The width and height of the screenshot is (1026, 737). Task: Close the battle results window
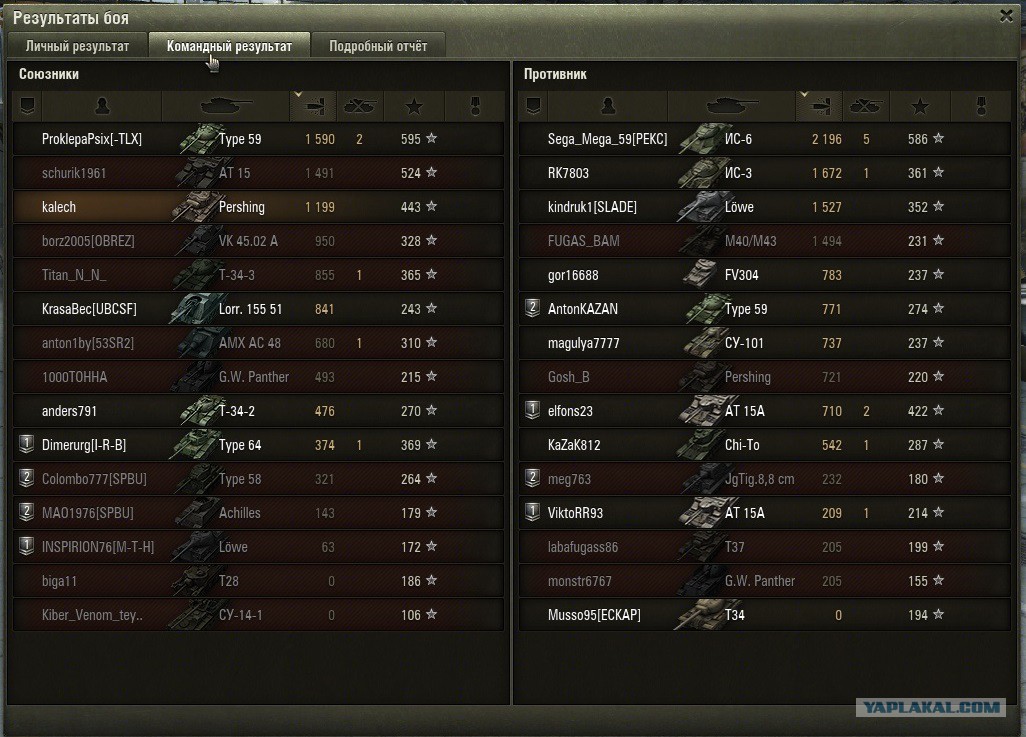tap(1006, 15)
